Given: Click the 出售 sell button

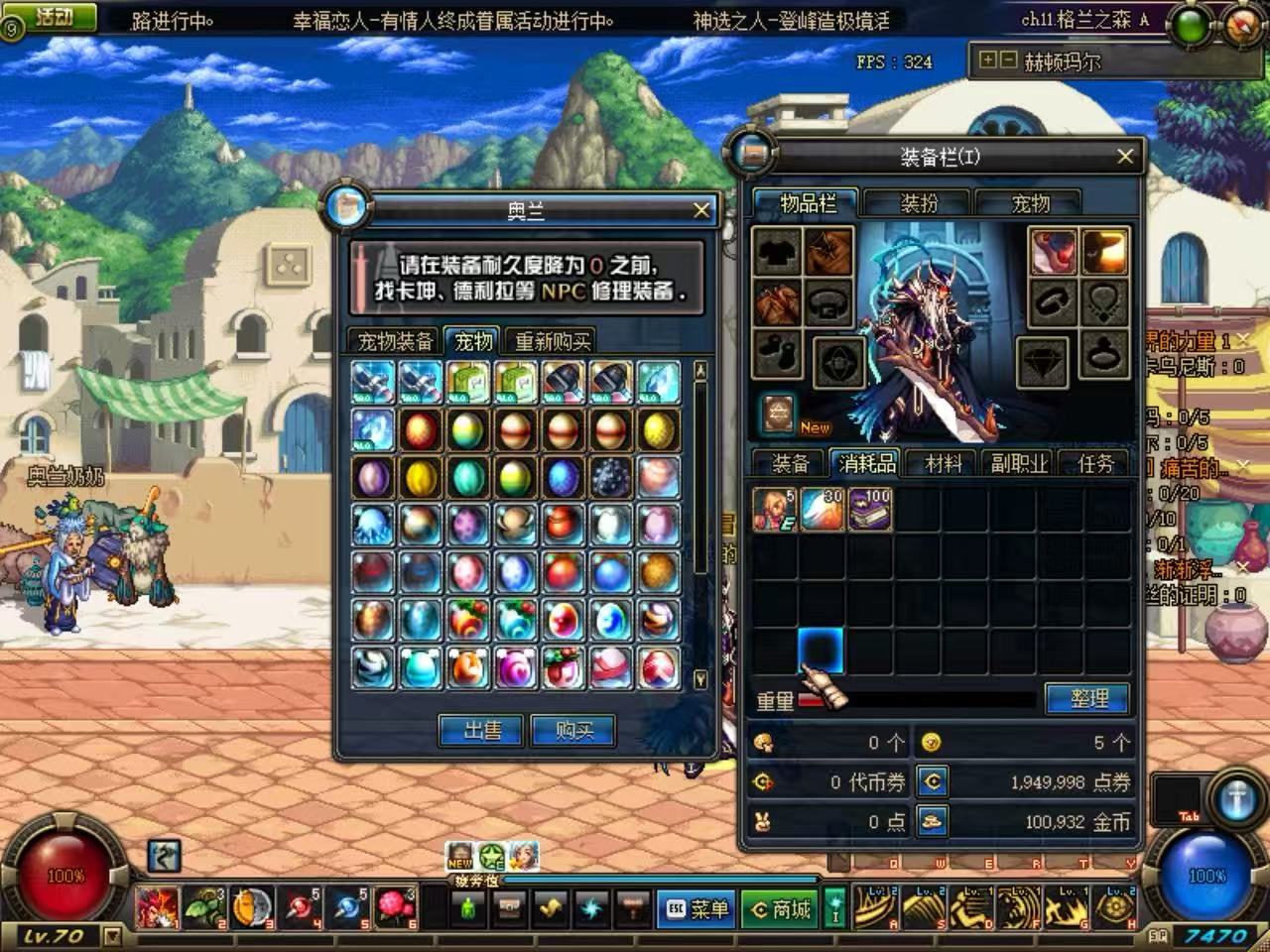Looking at the screenshot, I should 482,731.
